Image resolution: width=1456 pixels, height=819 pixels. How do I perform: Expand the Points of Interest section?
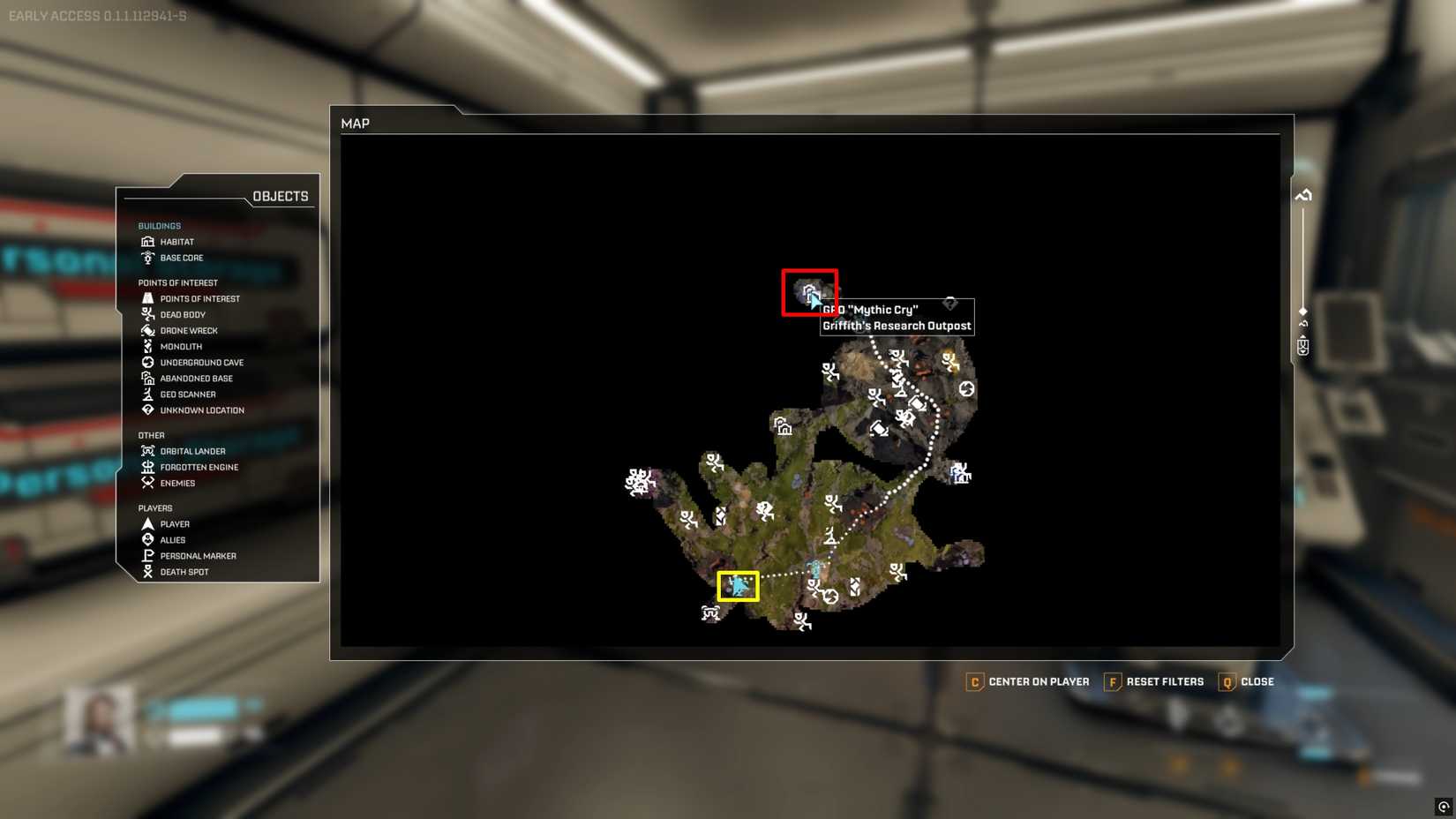(x=178, y=282)
